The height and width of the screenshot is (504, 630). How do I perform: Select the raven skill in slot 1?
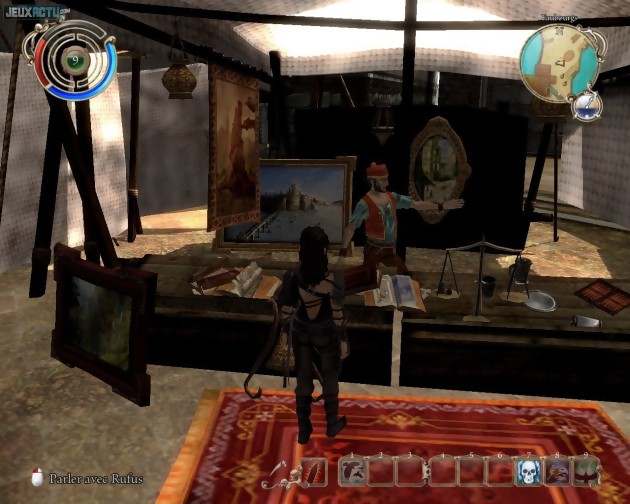(x=352, y=471)
